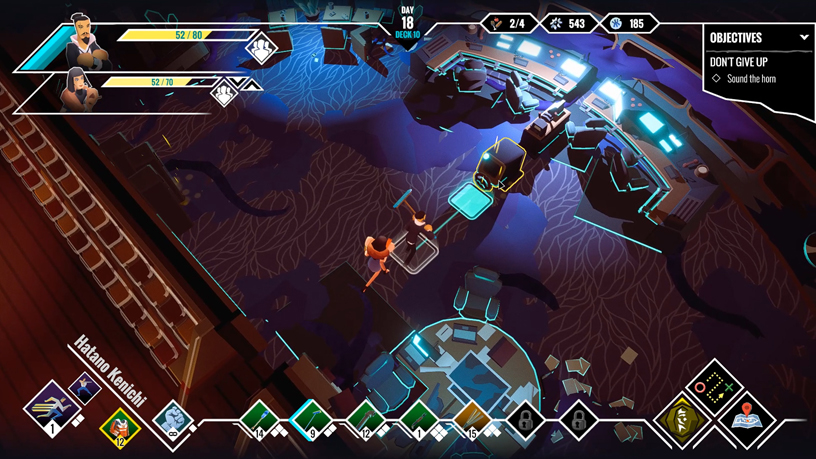Click the party icon beside top health bar
The image size is (816, 459).
click(261, 47)
